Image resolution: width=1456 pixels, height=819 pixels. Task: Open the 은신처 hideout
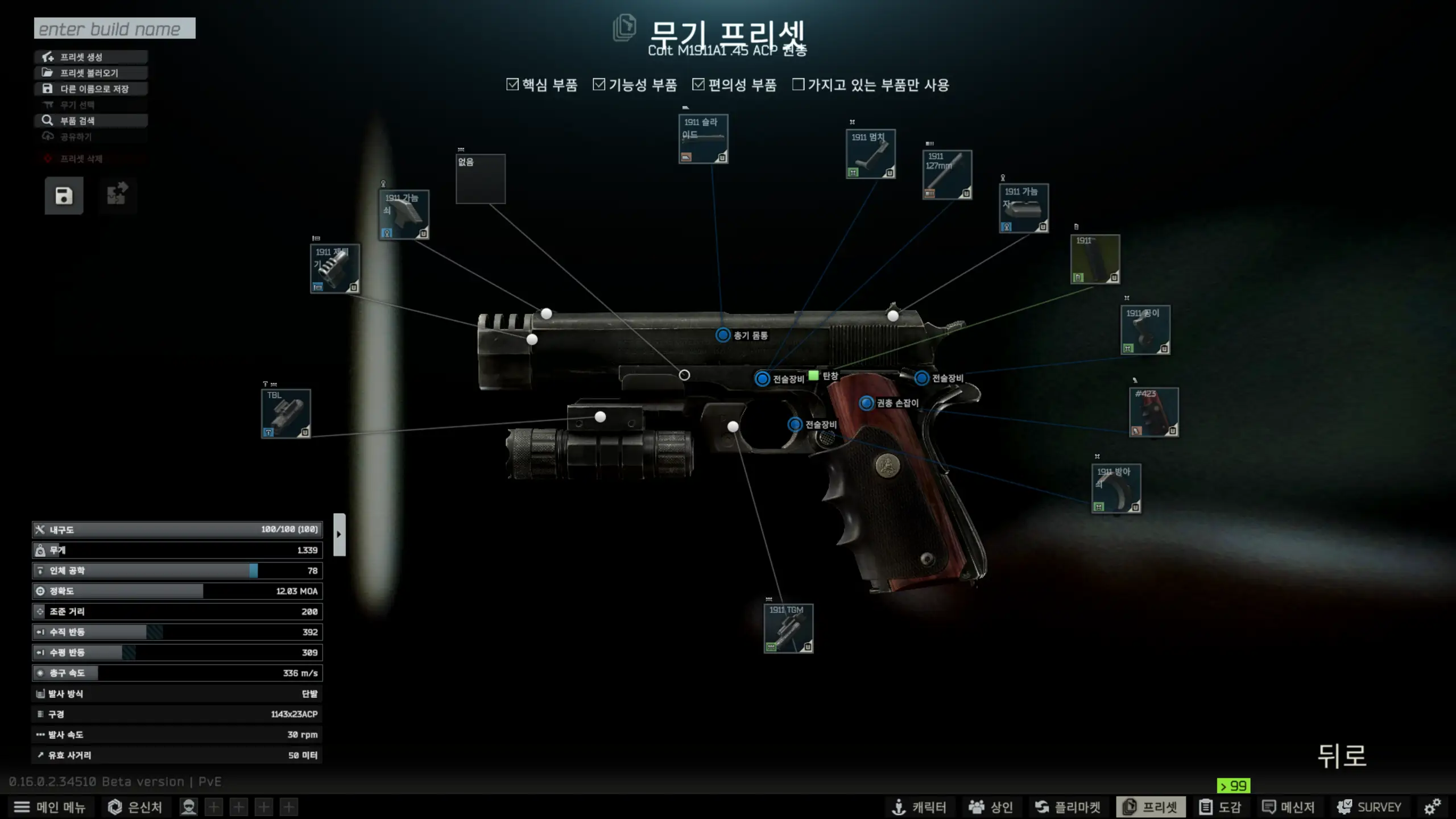pos(135,807)
